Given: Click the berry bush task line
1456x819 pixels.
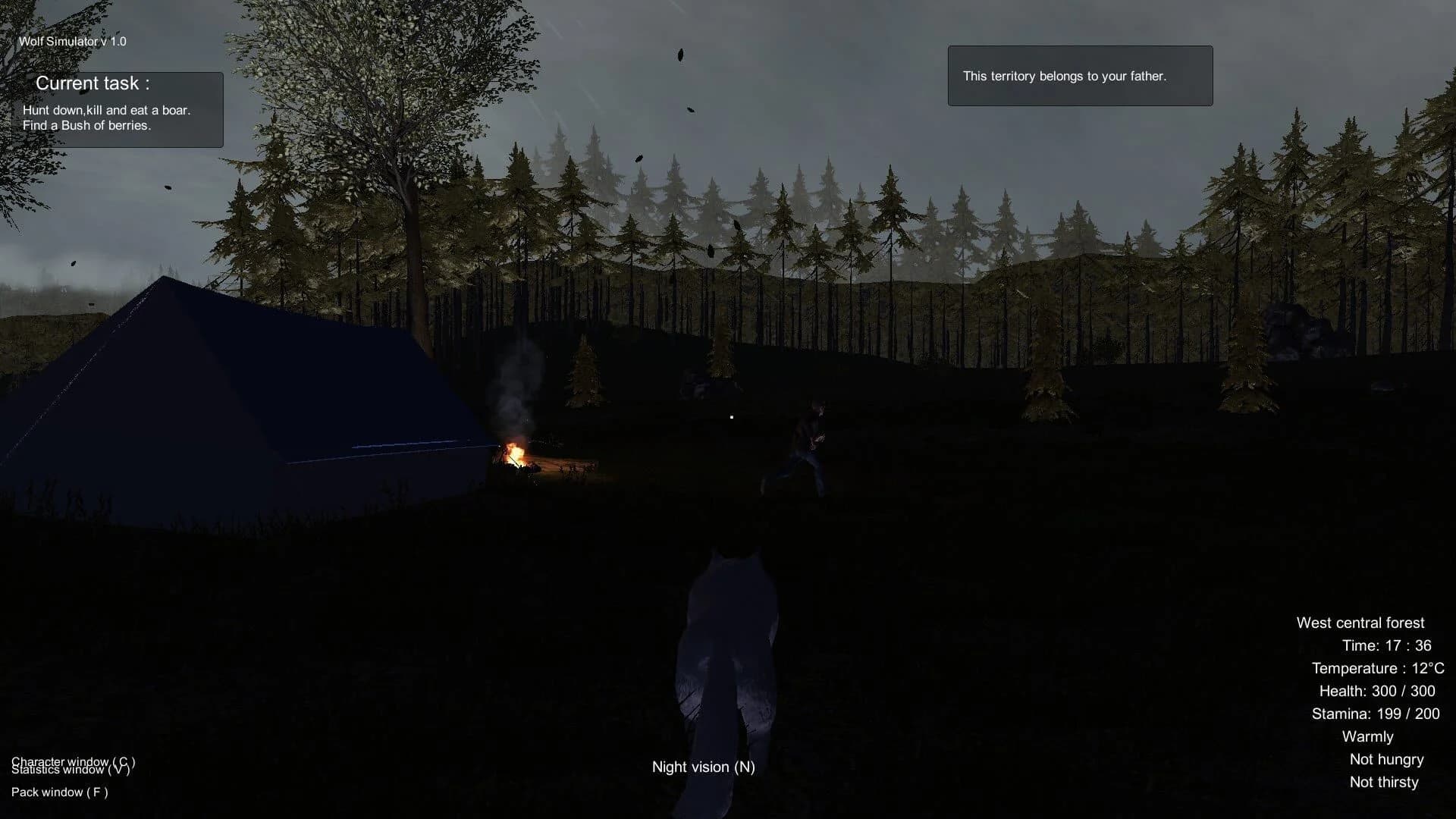Looking at the screenshot, I should [x=89, y=124].
